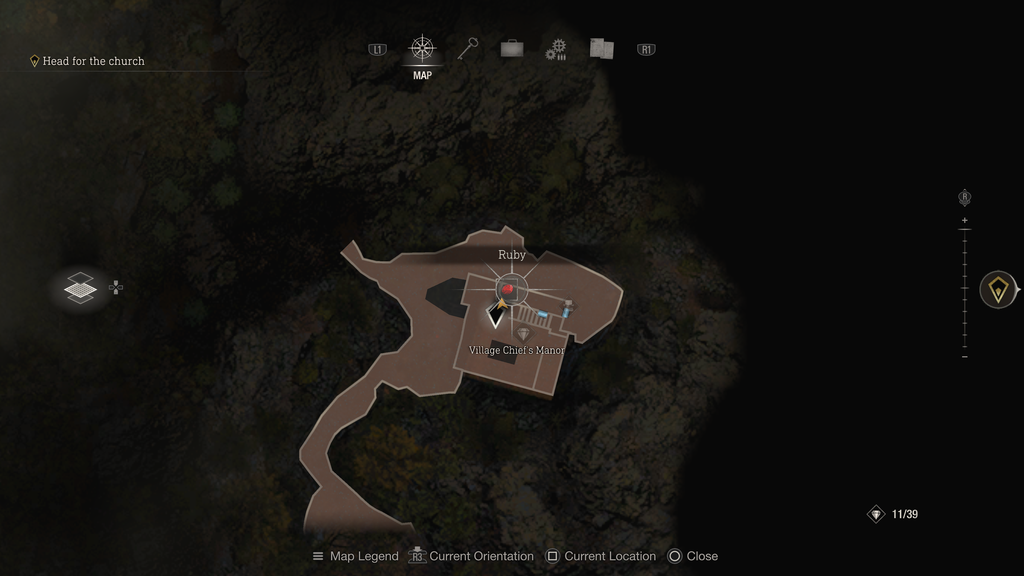Screen dimensions: 1024x576
Task: Open the files documents tab
Action: [601, 49]
